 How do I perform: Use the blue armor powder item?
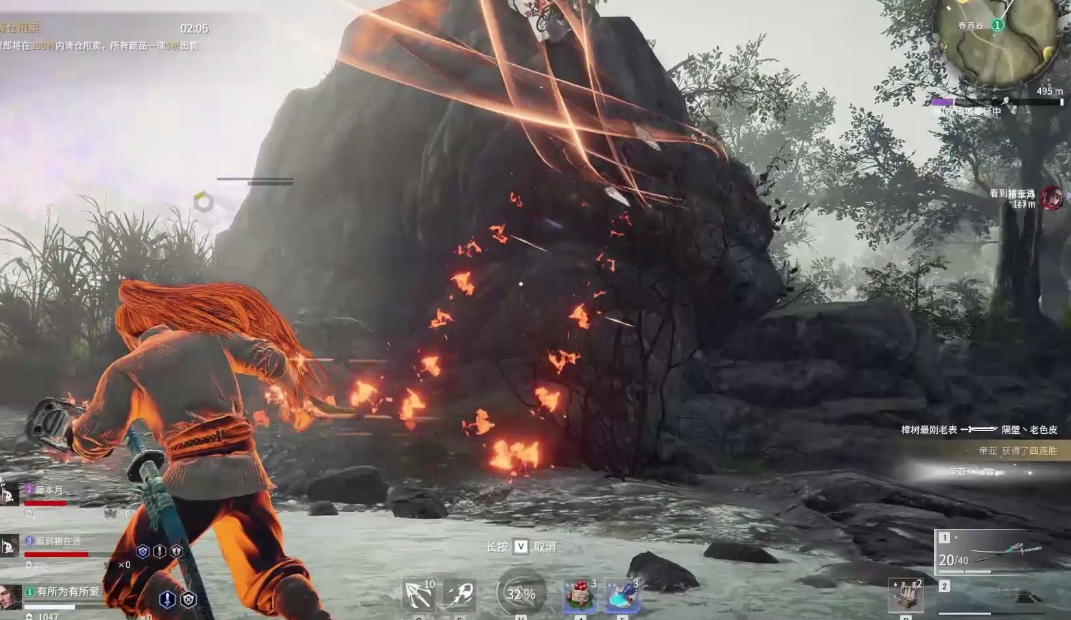tap(621, 596)
